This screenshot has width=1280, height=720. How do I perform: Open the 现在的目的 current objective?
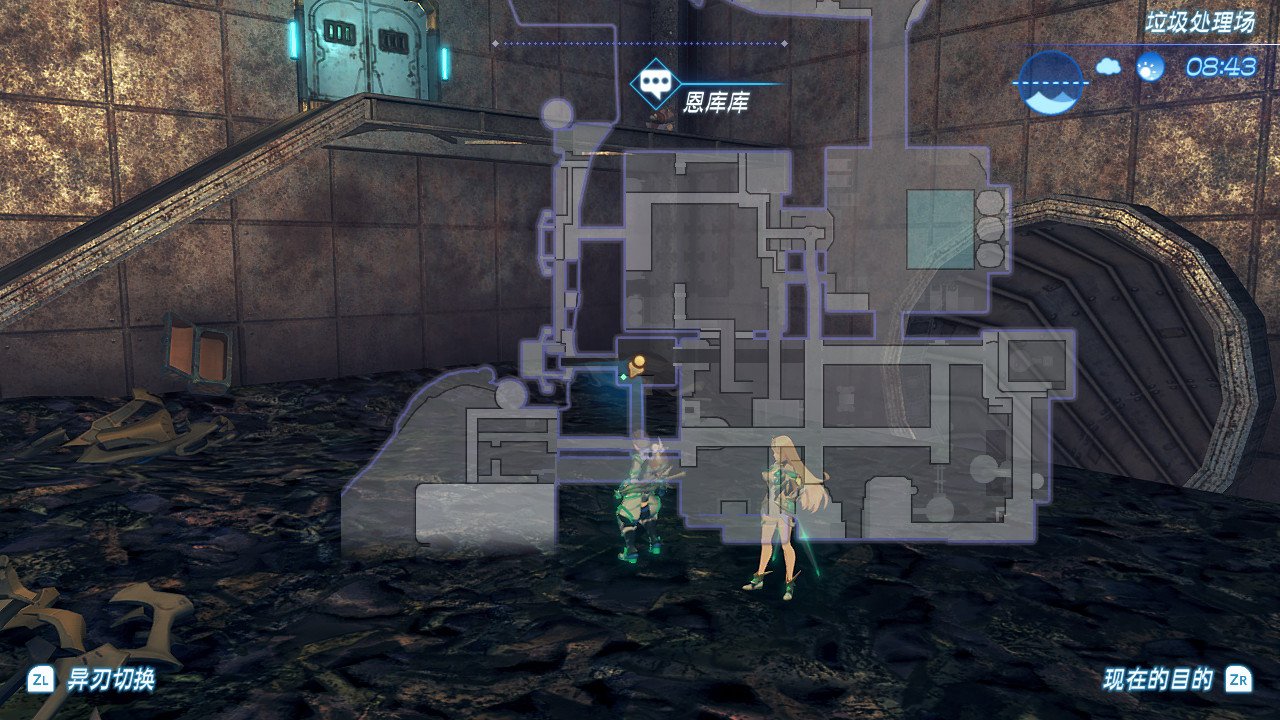click(1158, 681)
